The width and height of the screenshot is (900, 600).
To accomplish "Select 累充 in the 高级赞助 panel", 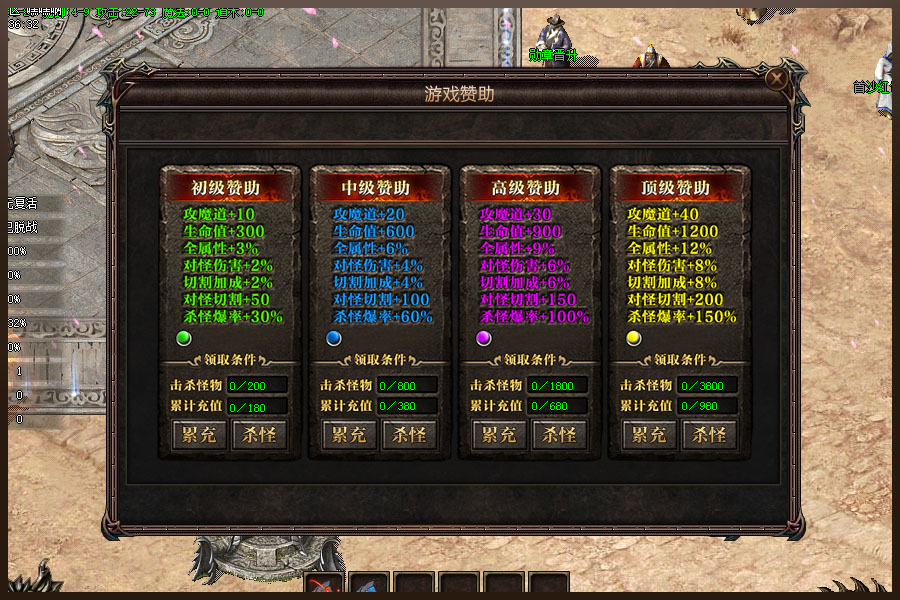I will (x=499, y=435).
